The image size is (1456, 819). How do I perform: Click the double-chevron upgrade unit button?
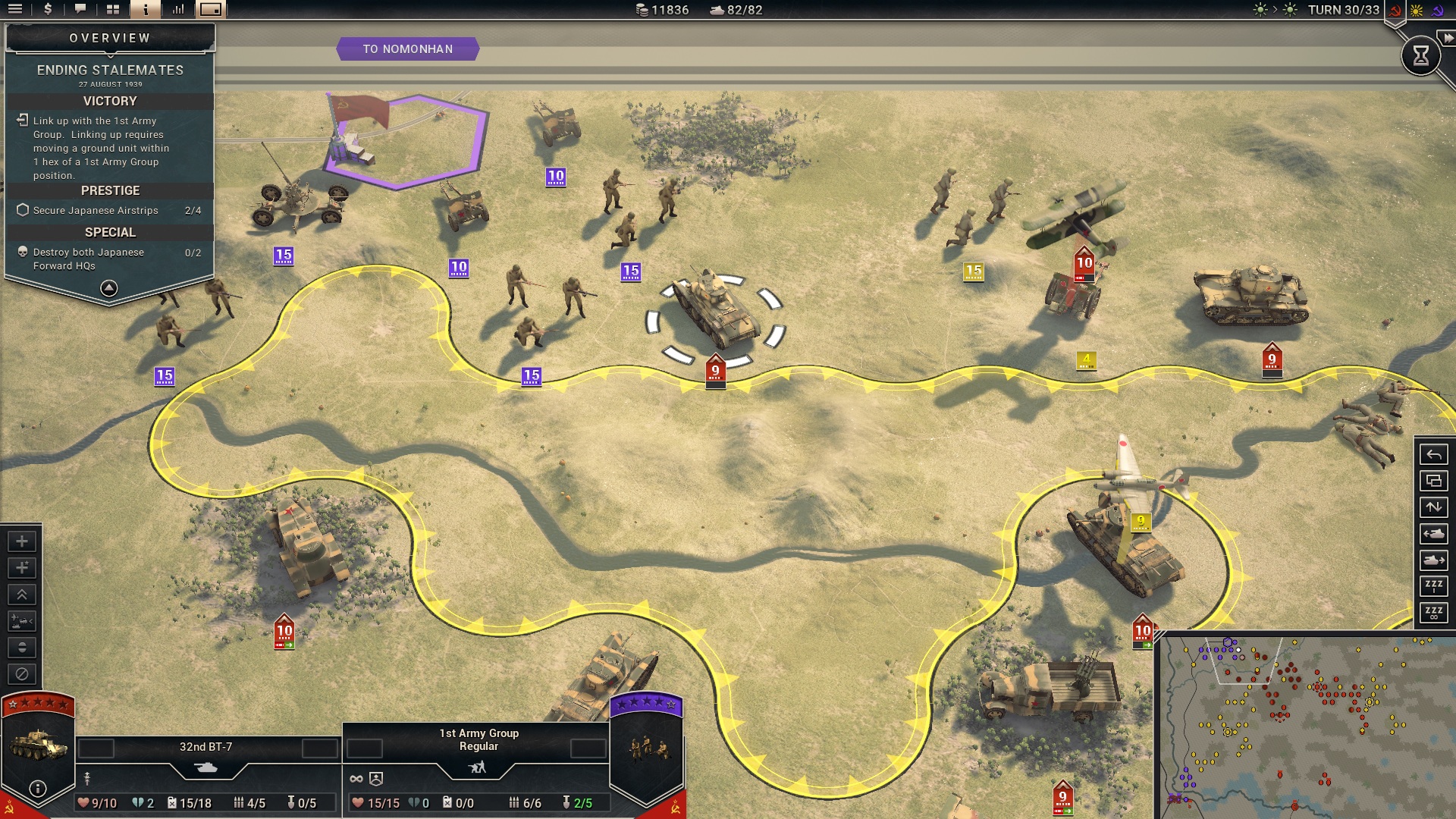(x=22, y=595)
